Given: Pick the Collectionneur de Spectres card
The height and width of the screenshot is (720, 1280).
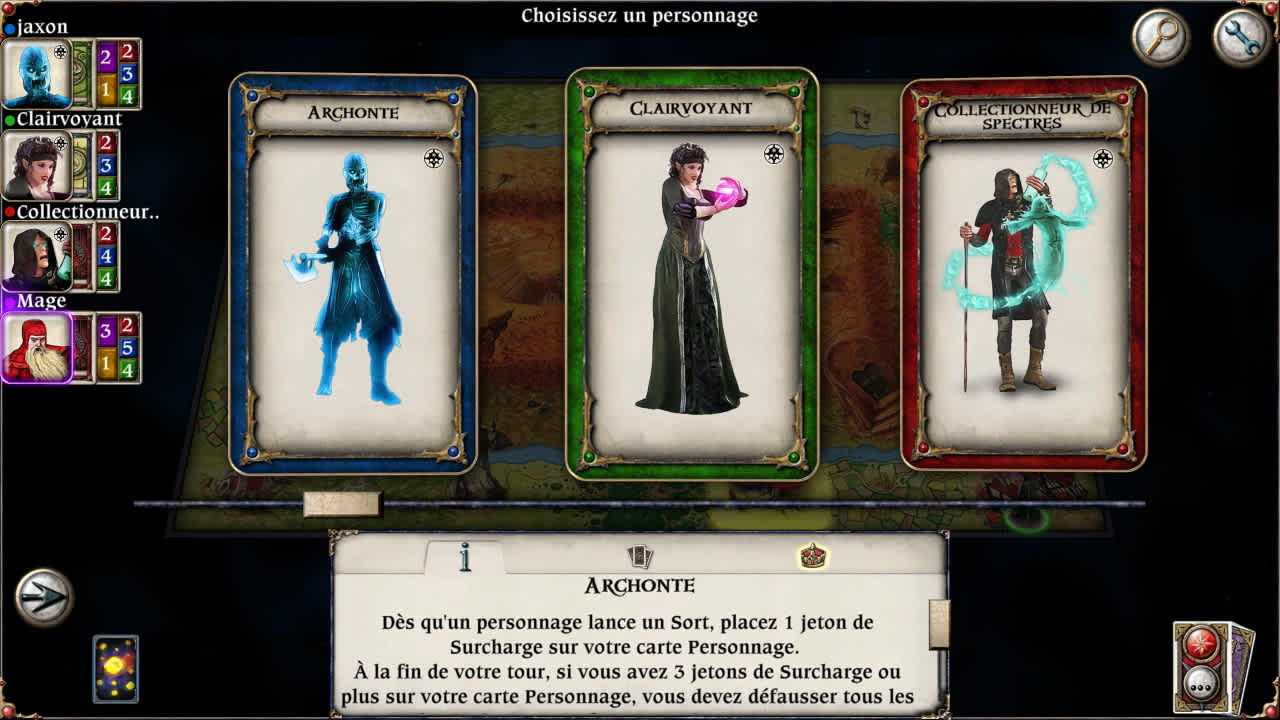Looking at the screenshot, I should pos(1024,275).
